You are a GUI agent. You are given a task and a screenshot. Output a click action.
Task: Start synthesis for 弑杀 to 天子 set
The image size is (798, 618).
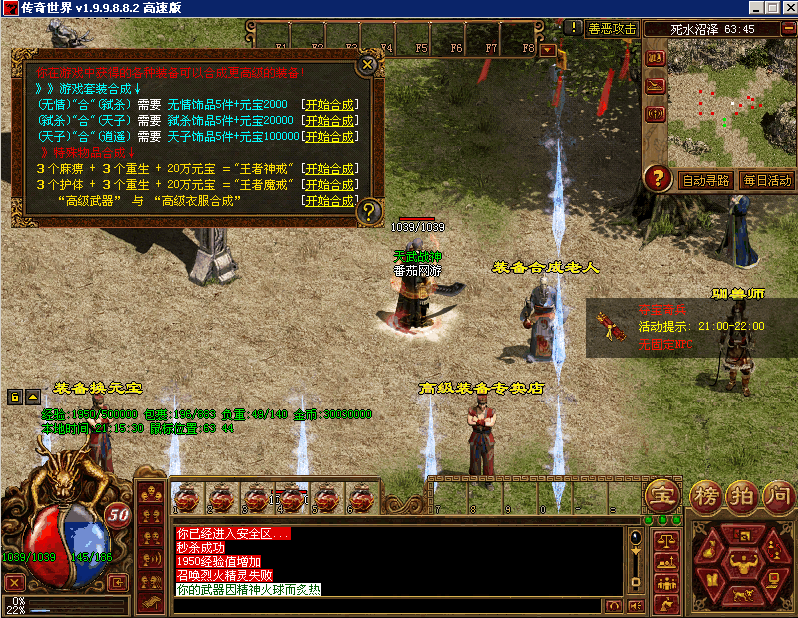(x=329, y=121)
